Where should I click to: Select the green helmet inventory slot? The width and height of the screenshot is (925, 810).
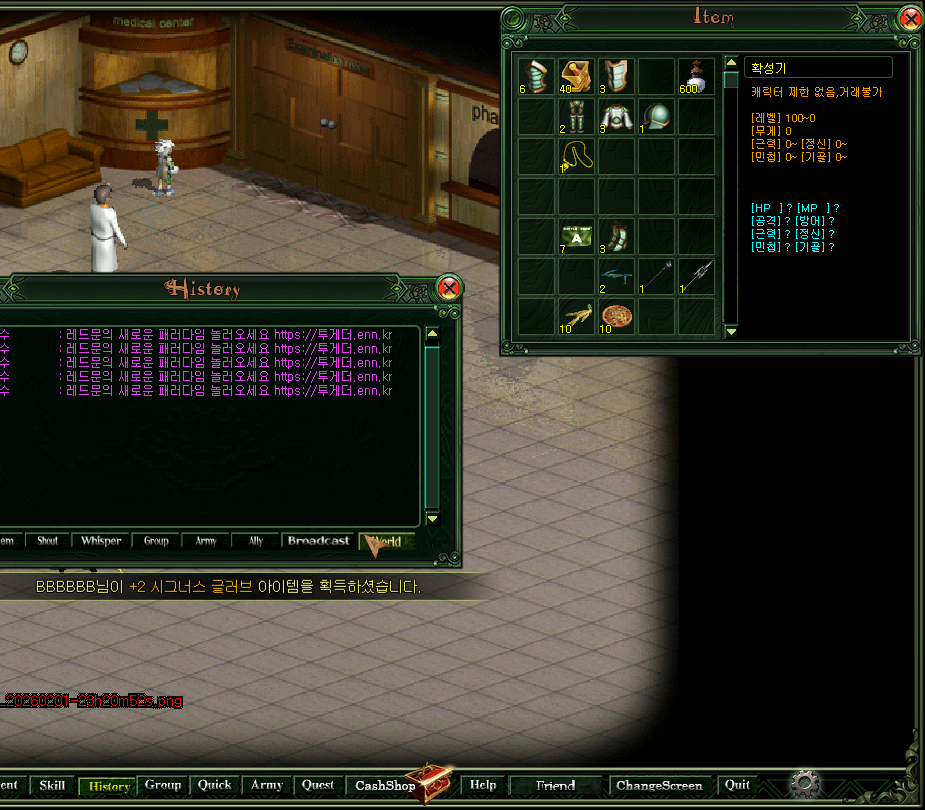click(x=656, y=116)
